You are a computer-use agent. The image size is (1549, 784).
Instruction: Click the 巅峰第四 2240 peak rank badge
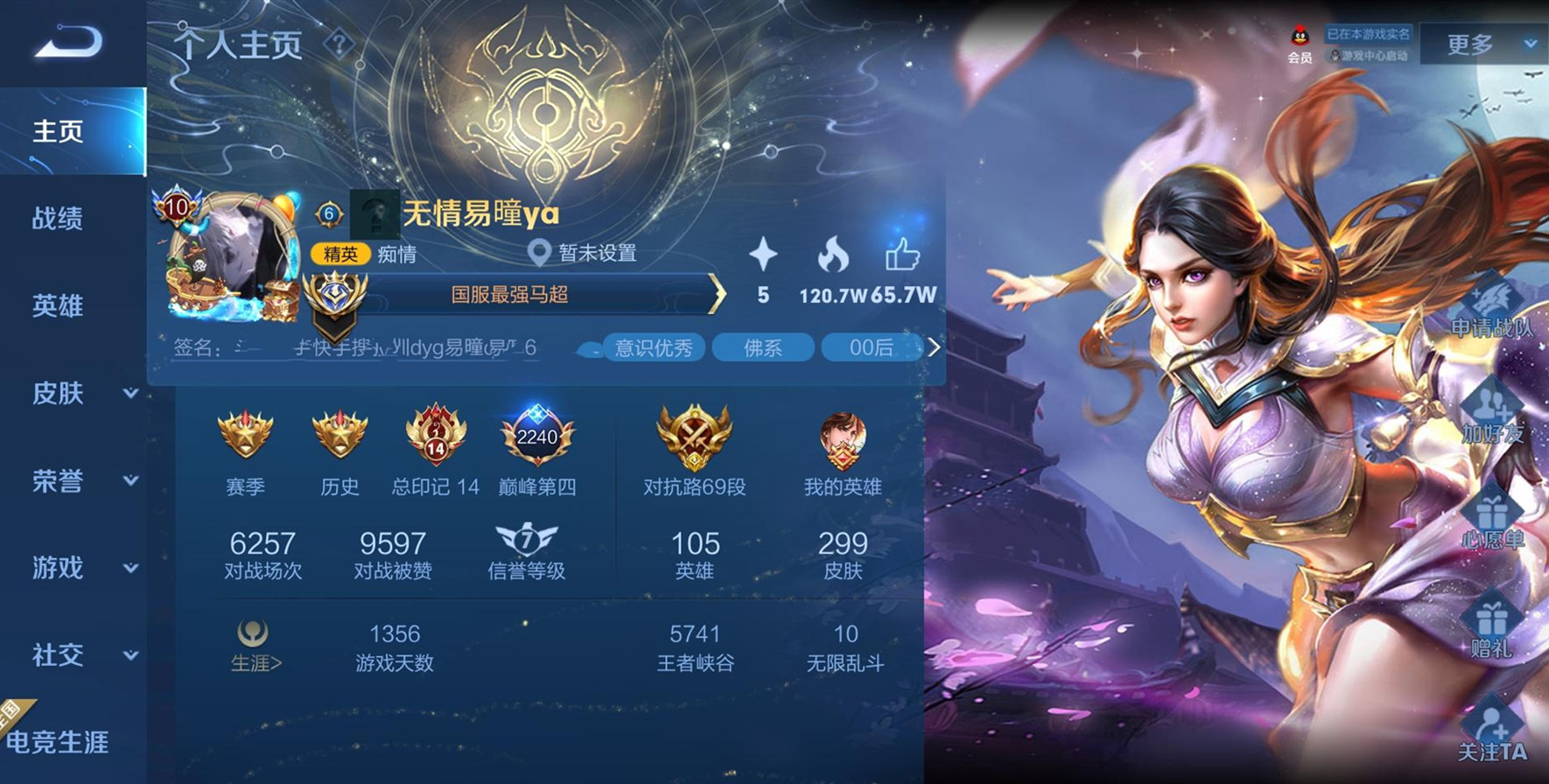point(536,437)
